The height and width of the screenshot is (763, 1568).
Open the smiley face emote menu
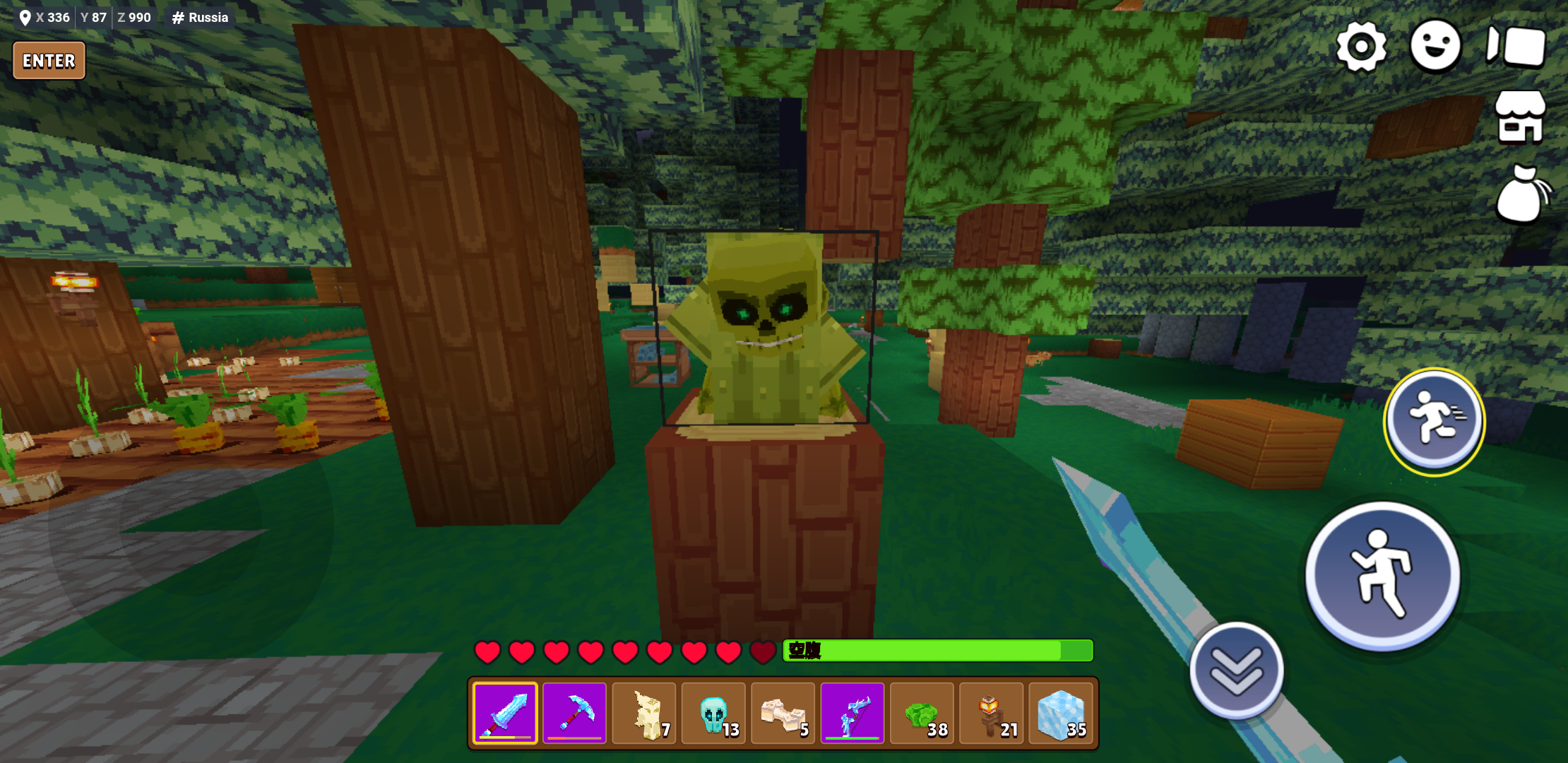click(1435, 47)
